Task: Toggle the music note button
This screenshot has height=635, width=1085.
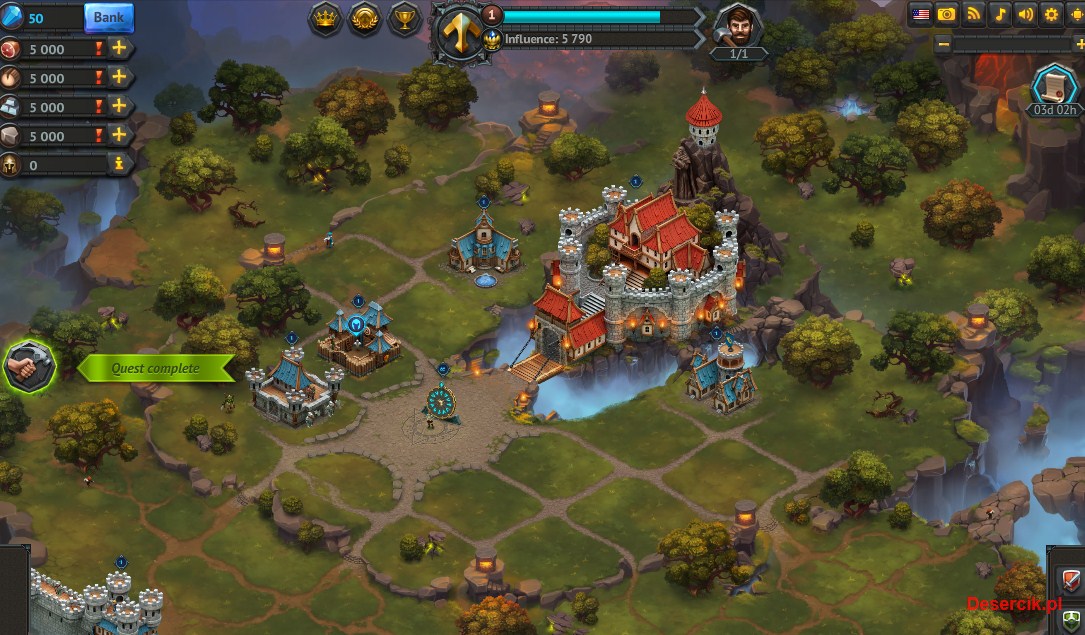Action: [x=999, y=14]
